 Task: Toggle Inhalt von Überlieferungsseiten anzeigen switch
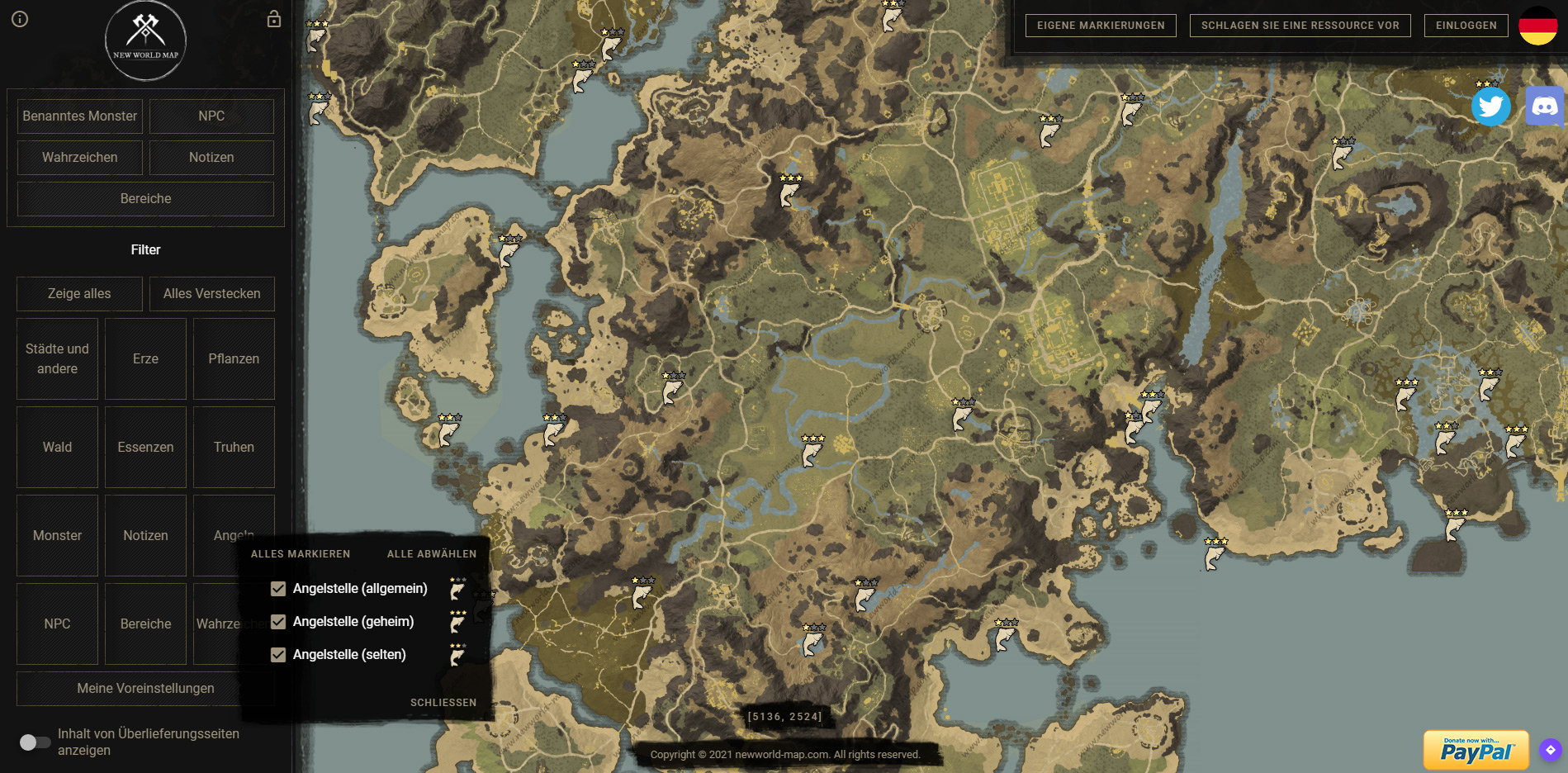[35, 742]
